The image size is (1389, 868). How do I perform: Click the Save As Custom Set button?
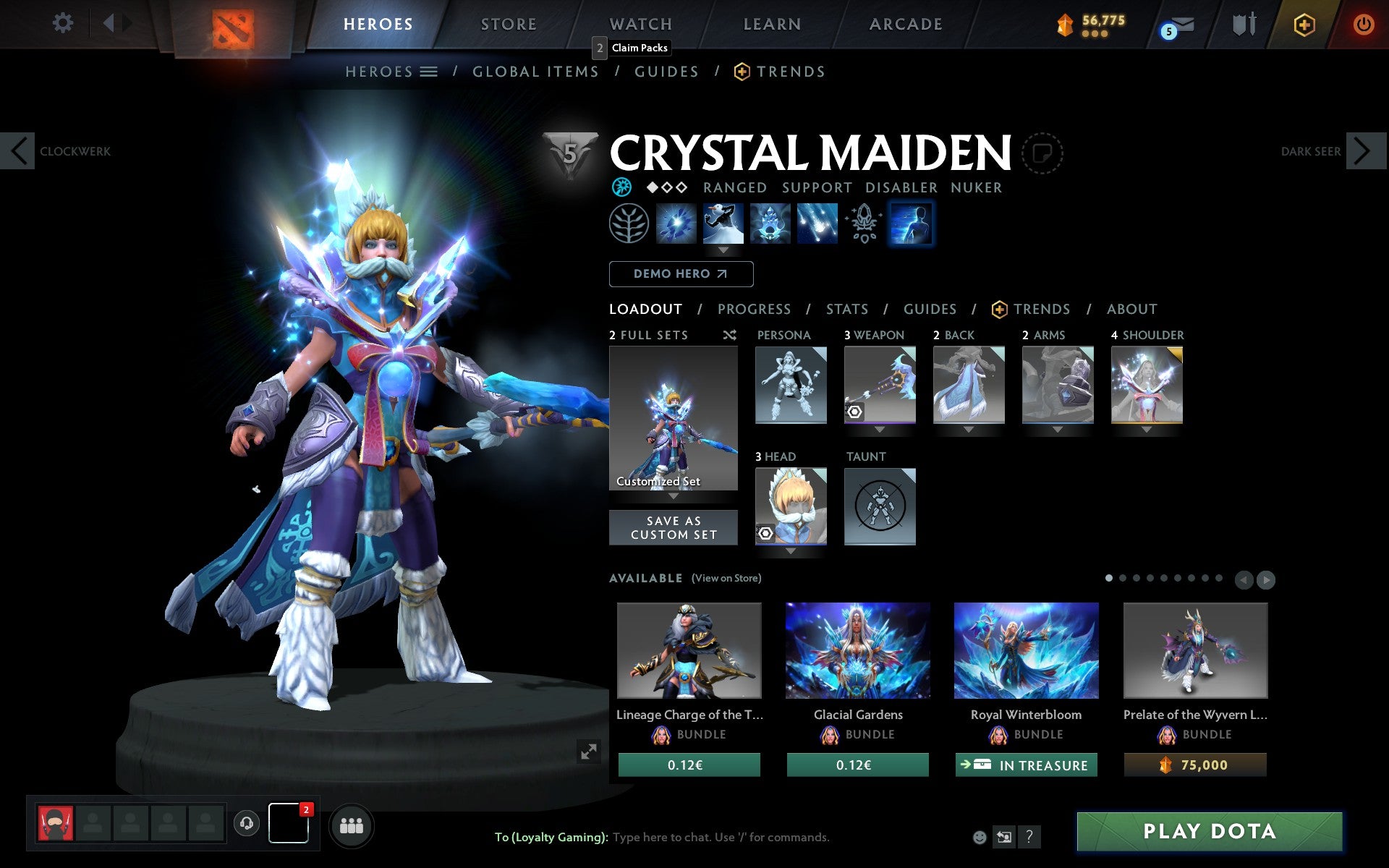pos(674,527)
